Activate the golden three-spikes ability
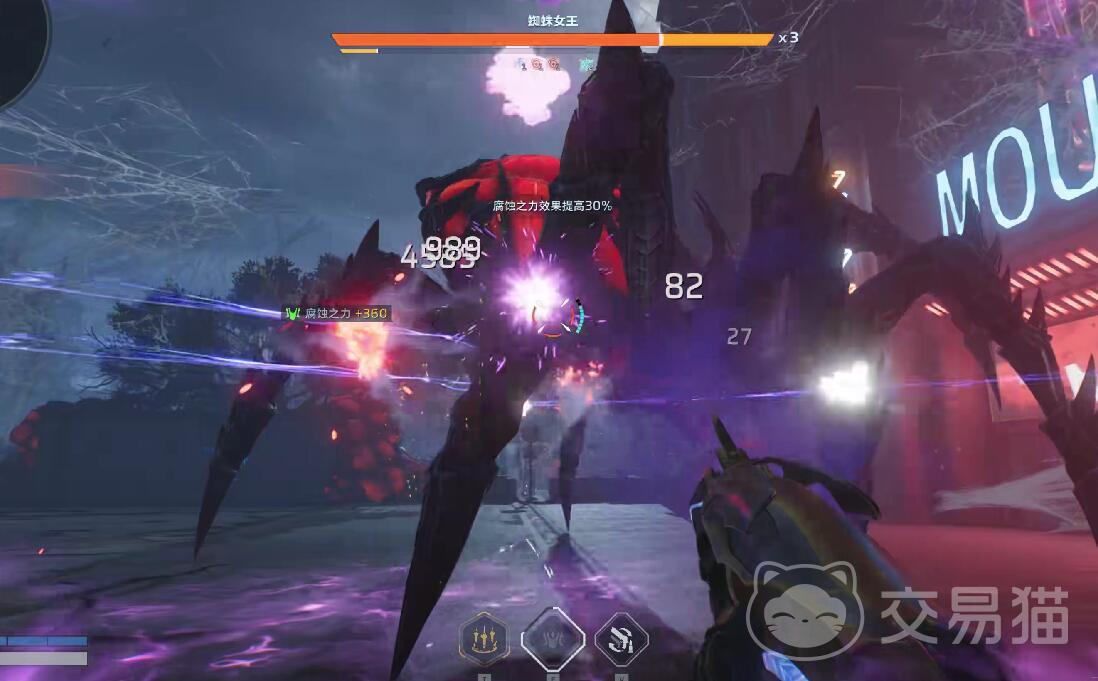Screen dimensions: 1098x681 [484, 637]
